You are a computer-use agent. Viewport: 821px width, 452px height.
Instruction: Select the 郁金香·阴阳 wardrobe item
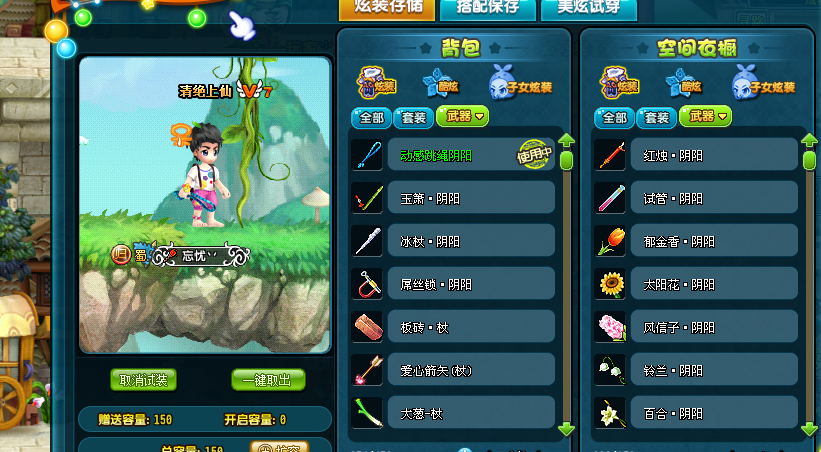click(x=696, y=241)
